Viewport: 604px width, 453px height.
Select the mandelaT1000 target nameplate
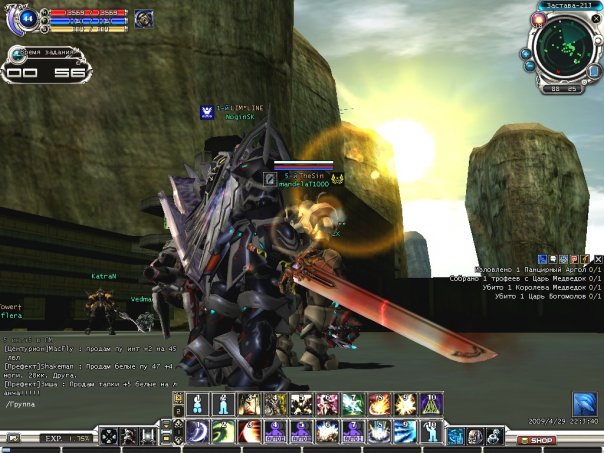click(x=304, y=184)
